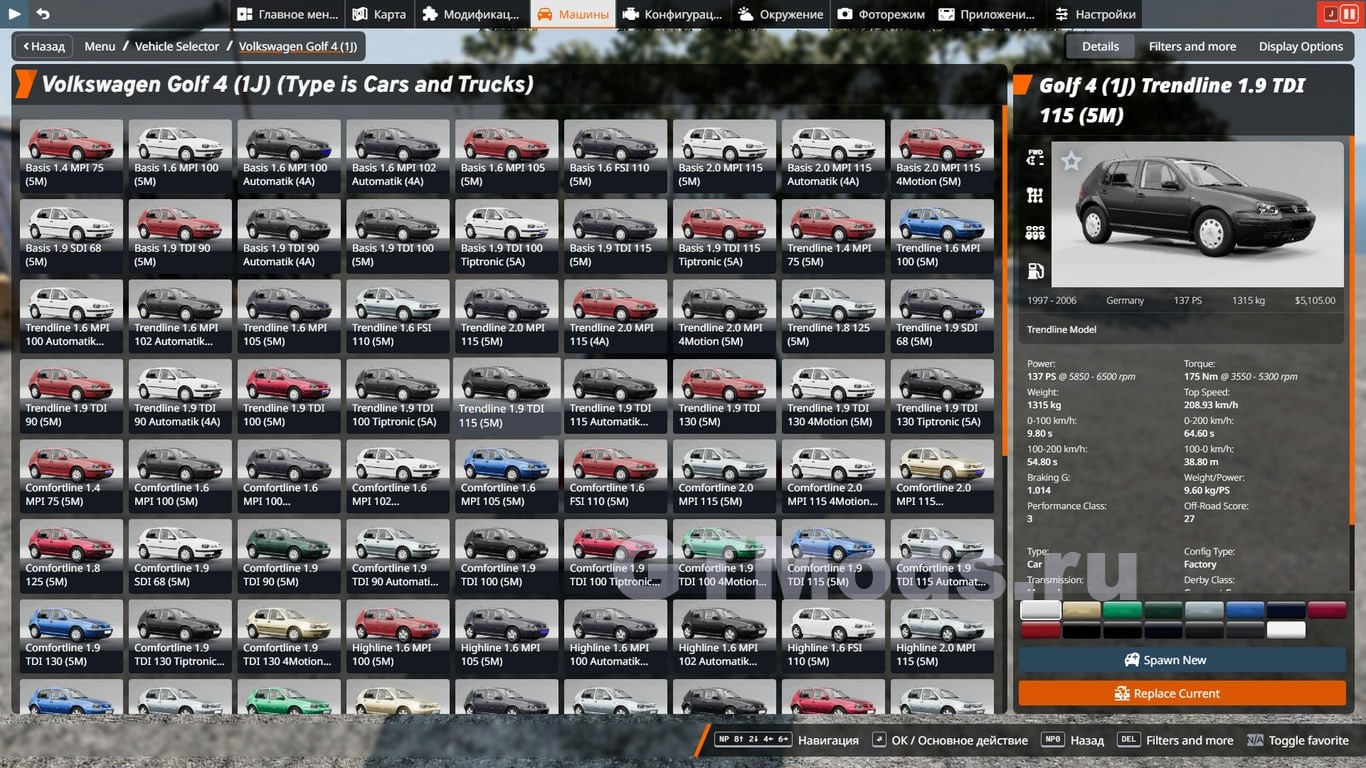1366x768 pixels.
Task: Pick the blue paint color swatch
Action: pos(1245,610)
